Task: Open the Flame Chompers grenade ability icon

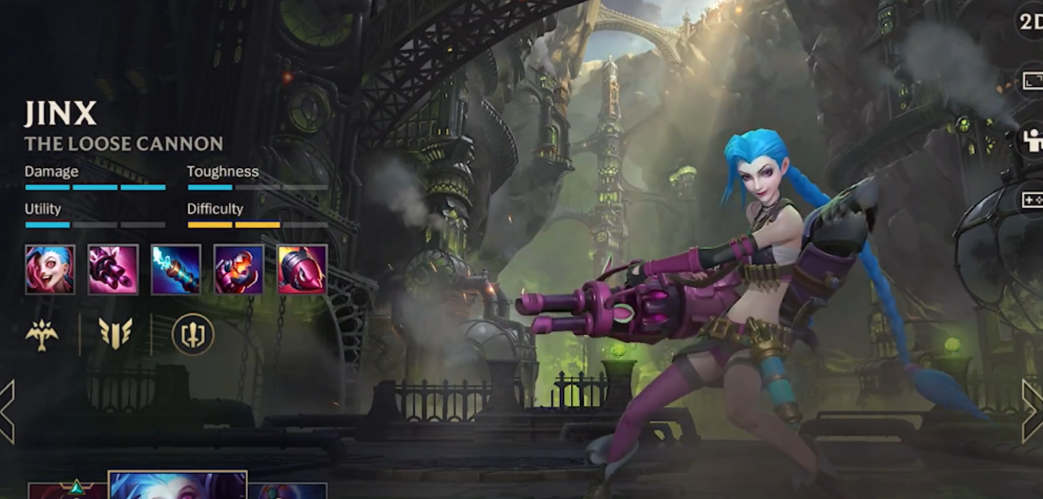Action: (x=239, y=270)
